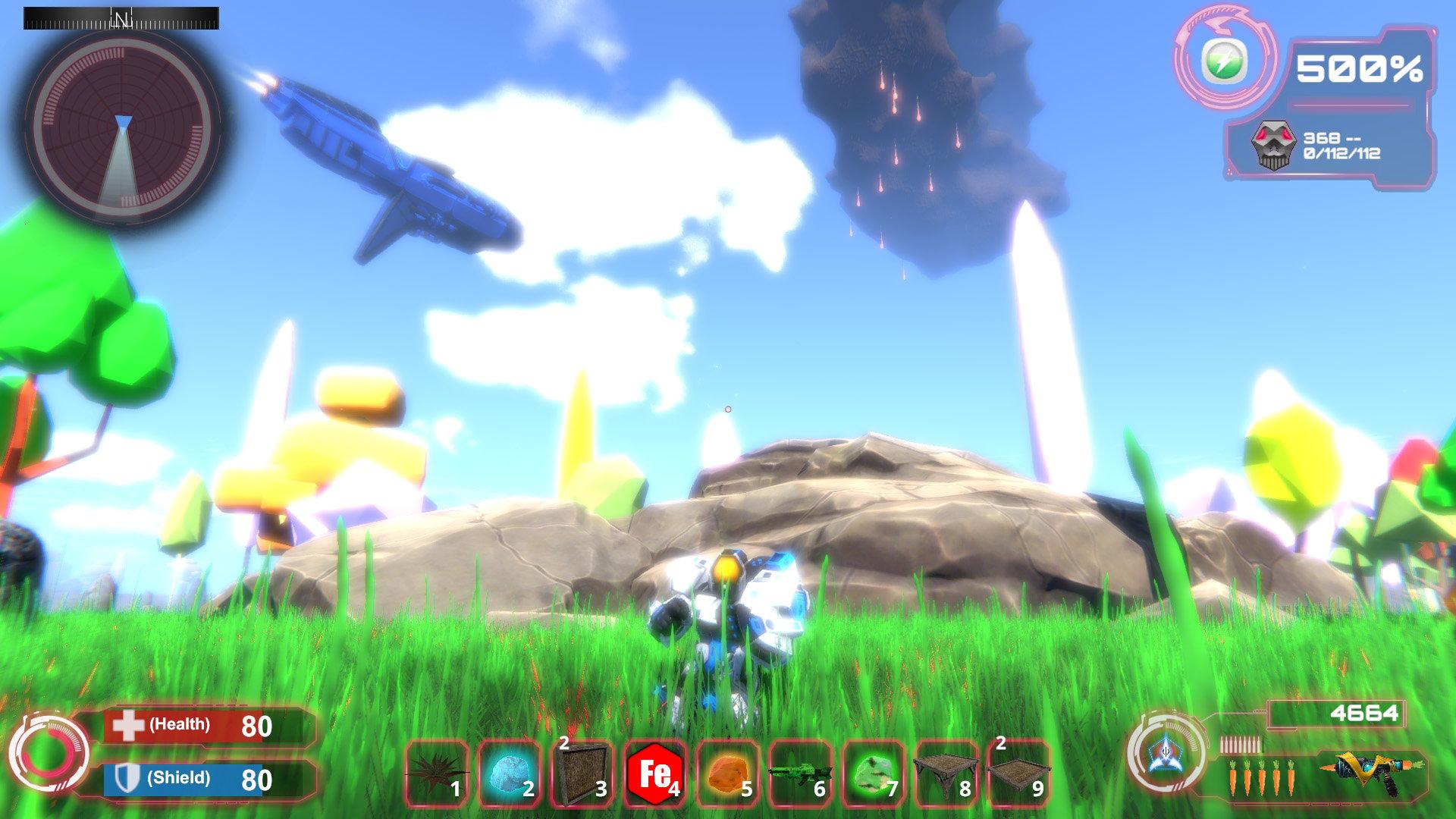The image size is (1456, 819).
Task: Equip the green rifle from the hotbar
Action: (x=800, y=773)
